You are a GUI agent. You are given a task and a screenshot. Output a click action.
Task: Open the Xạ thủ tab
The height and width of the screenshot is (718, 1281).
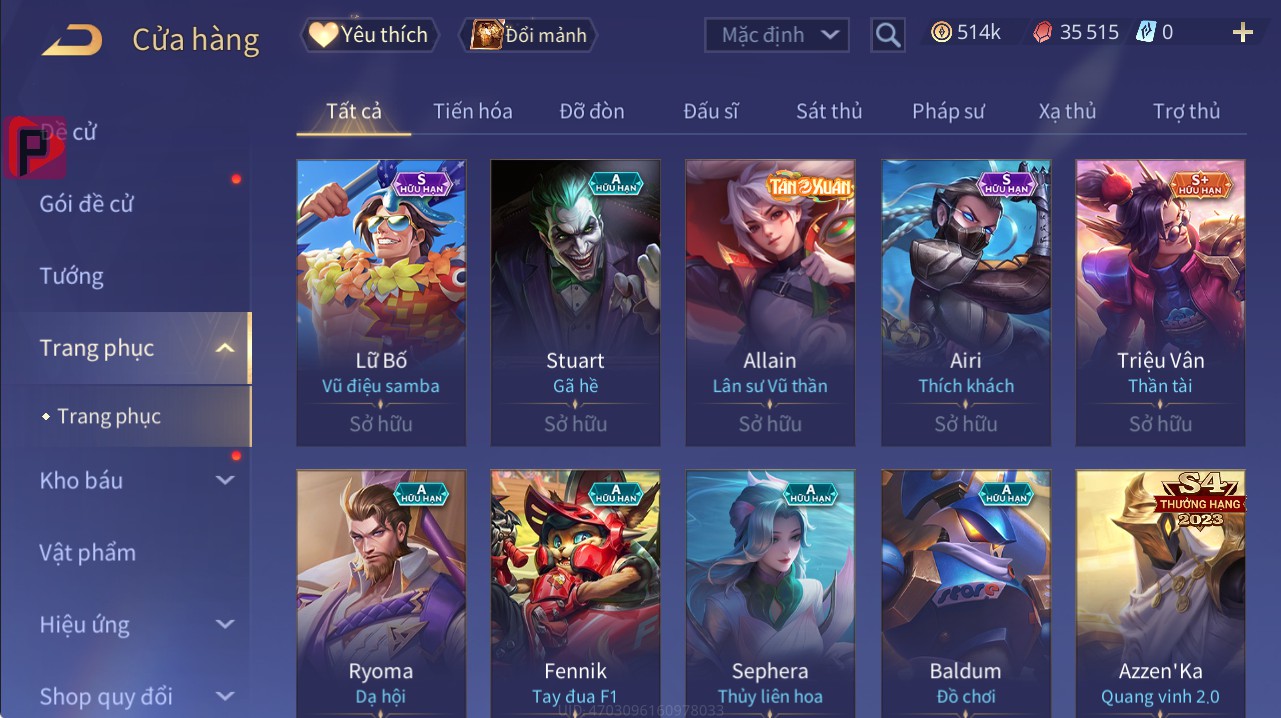click(1067, 111)
